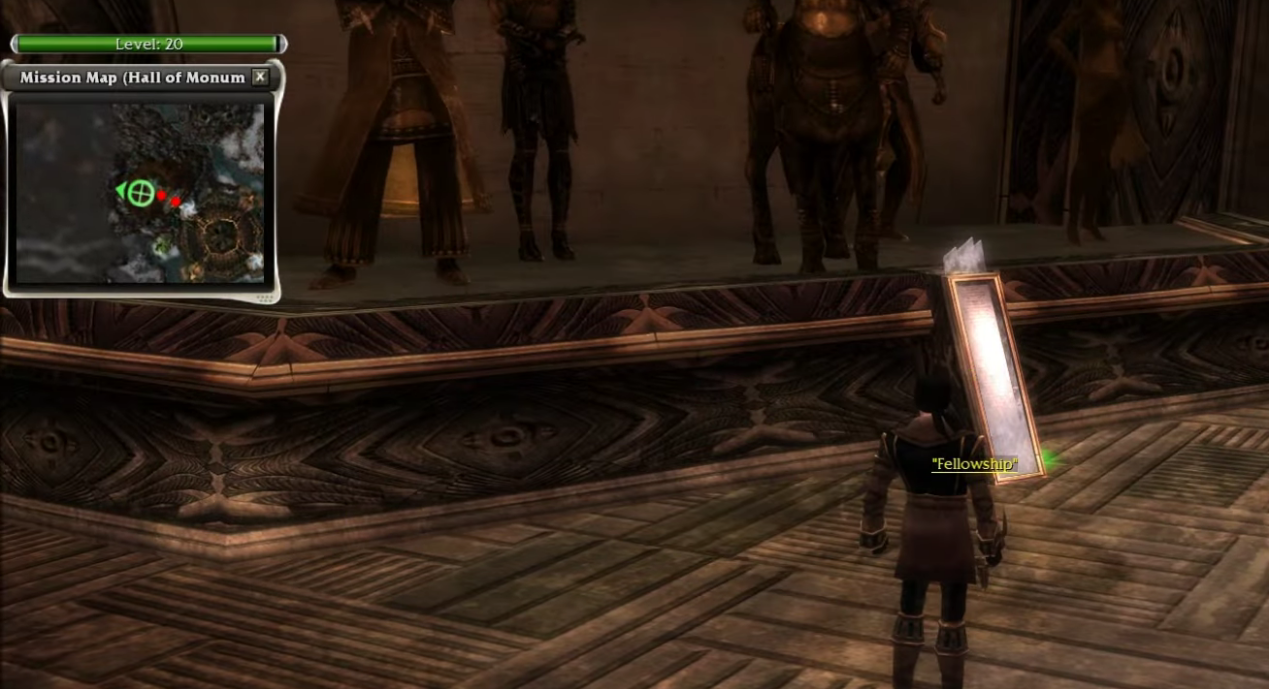Click the Mission Map title bar
Screen dimensions: 1269x689
(x=130, y=77)
